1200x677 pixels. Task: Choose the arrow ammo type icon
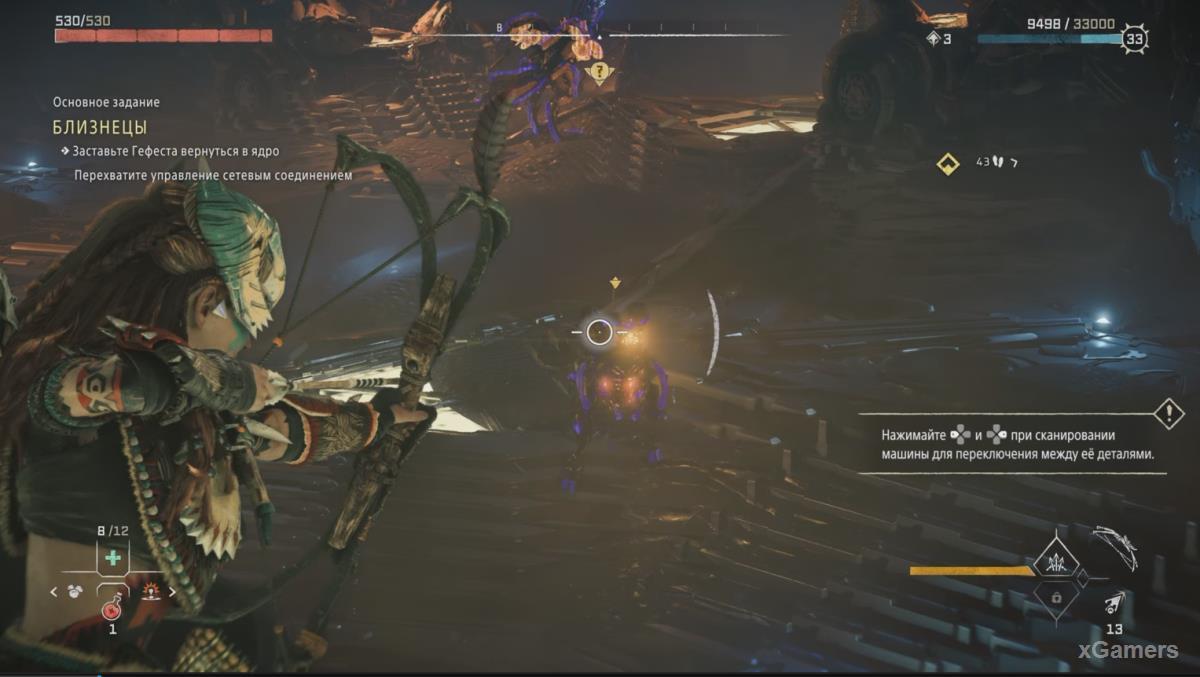pyautogui.click(x=1113, y=603)
